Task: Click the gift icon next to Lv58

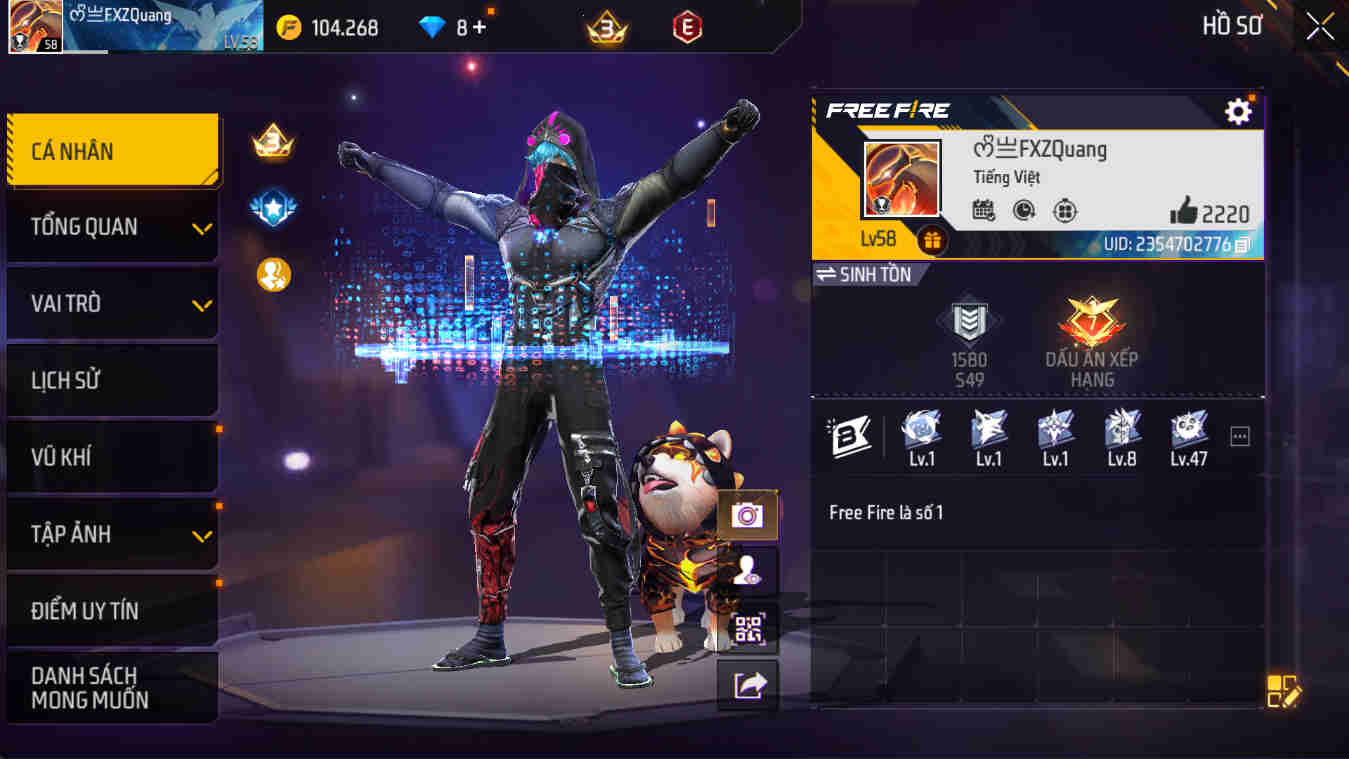Action: coord(932,240)
